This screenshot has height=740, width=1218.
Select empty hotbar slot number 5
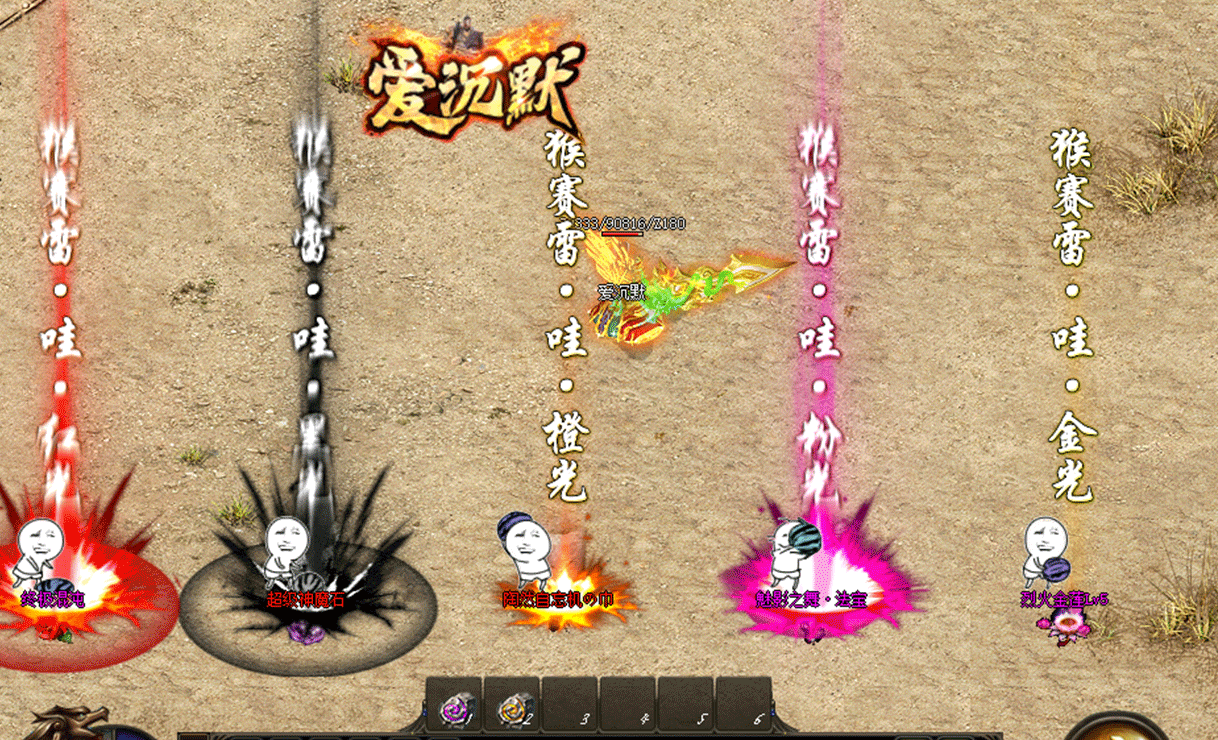[686, 706]
